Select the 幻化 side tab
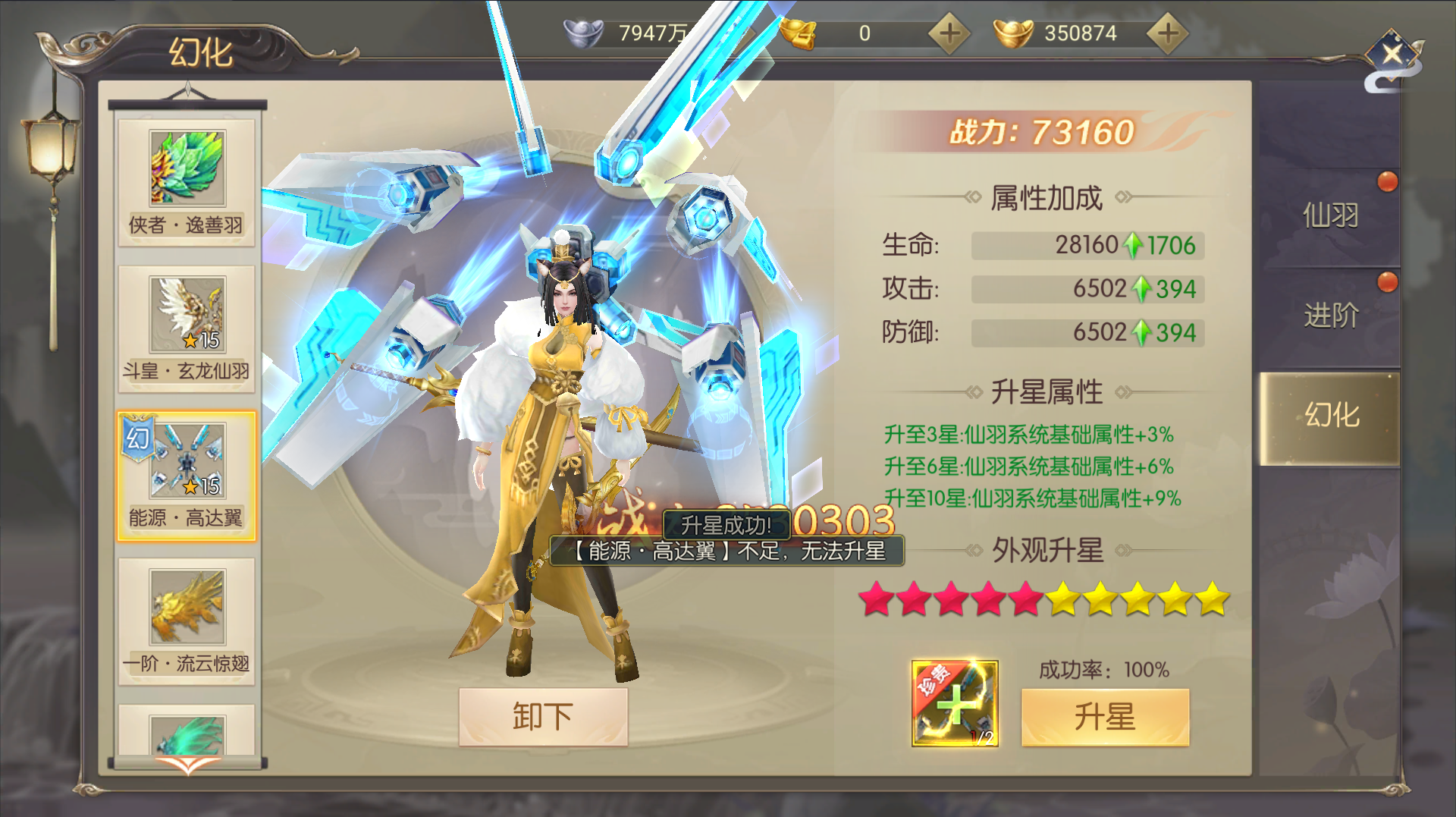 pyautogui.click(x=1330, y=416)
